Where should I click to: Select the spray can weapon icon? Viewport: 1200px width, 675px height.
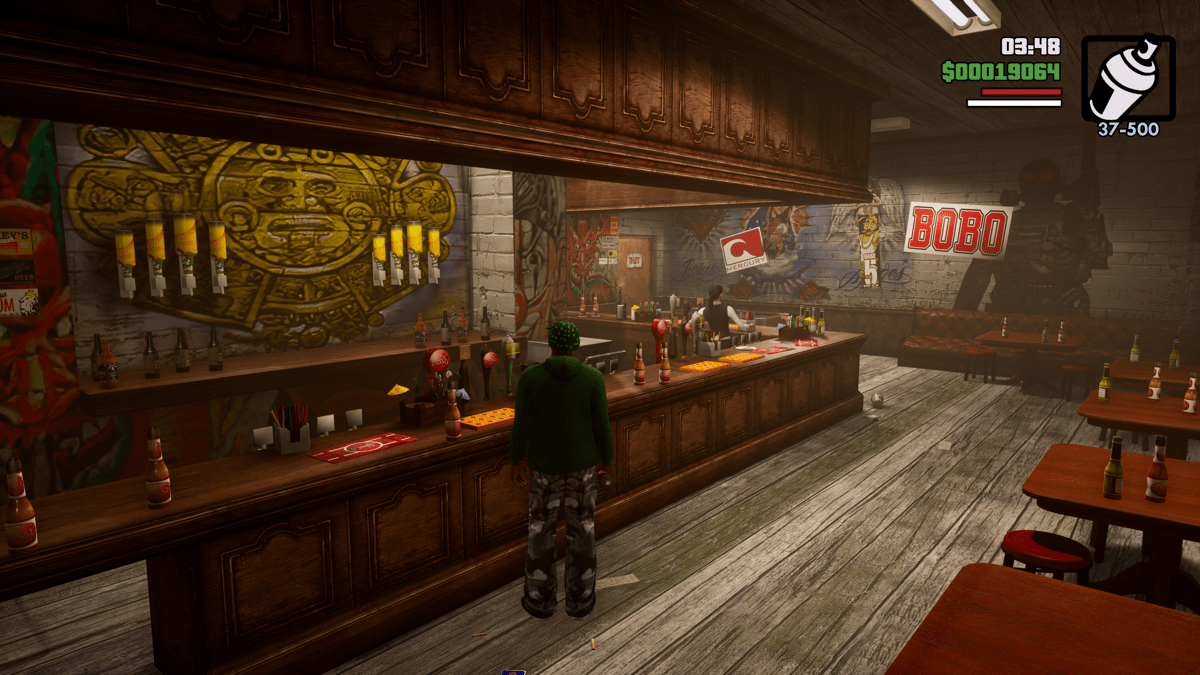coord(1128,79)
